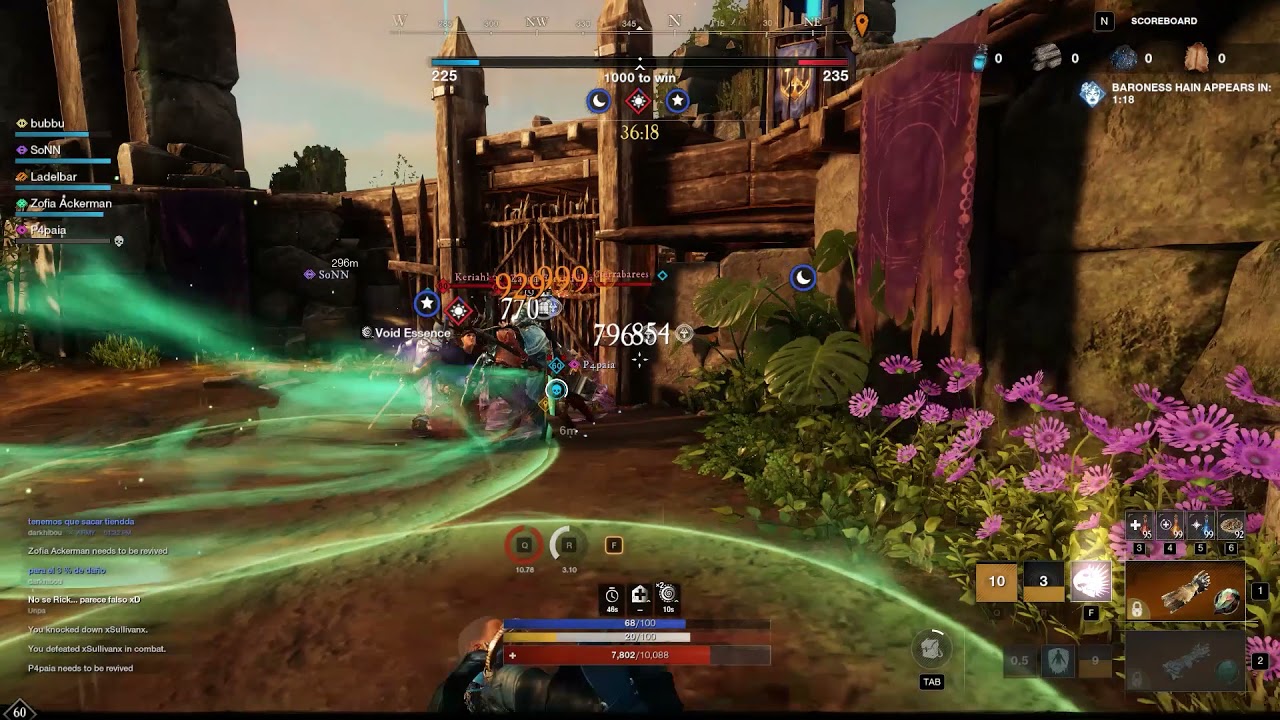
Task: Activate the glowing heartrune ability icon
Action: [1091, 581]
